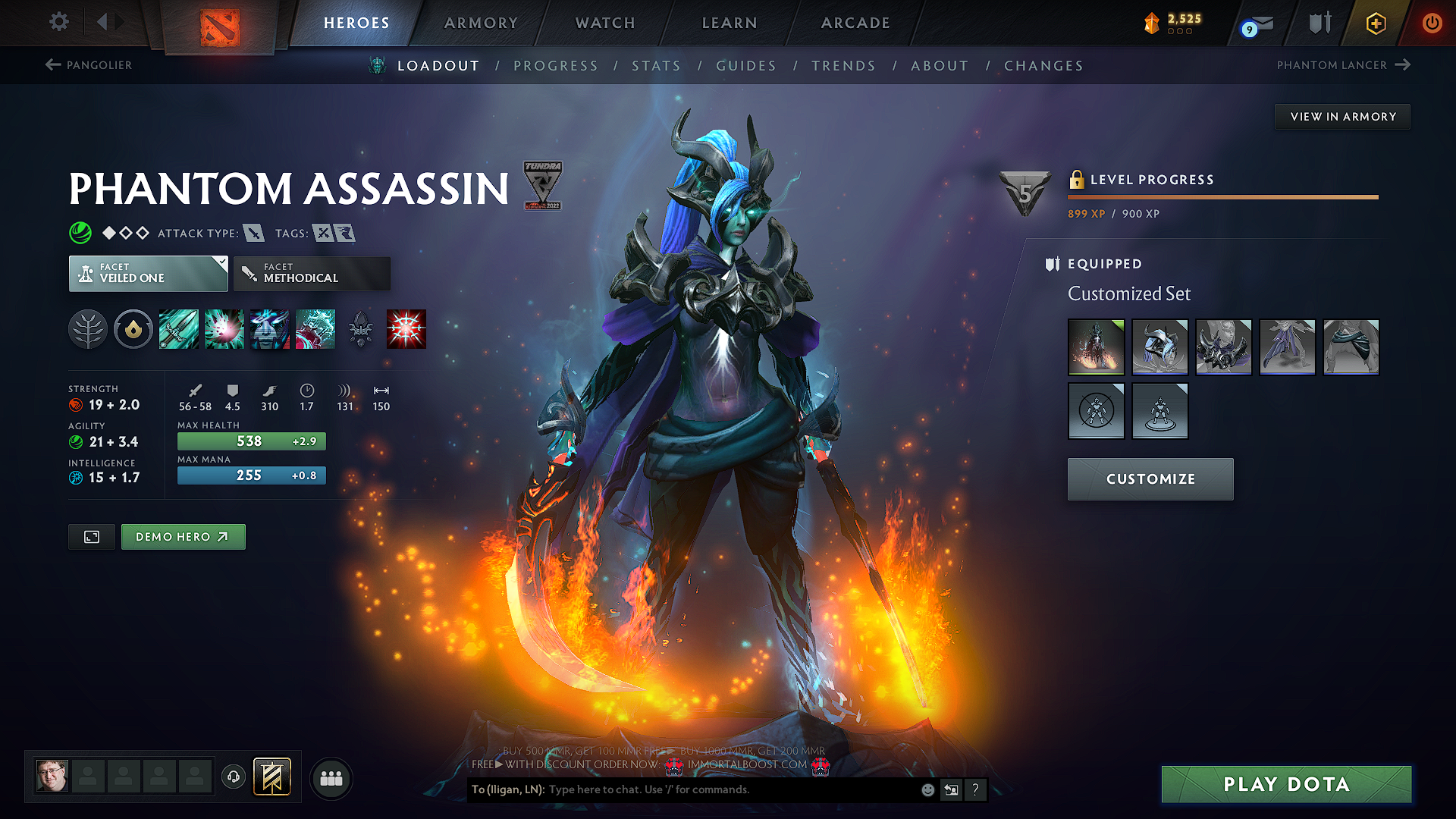
Task: Open the Blur ability icon
Action: 270,329
